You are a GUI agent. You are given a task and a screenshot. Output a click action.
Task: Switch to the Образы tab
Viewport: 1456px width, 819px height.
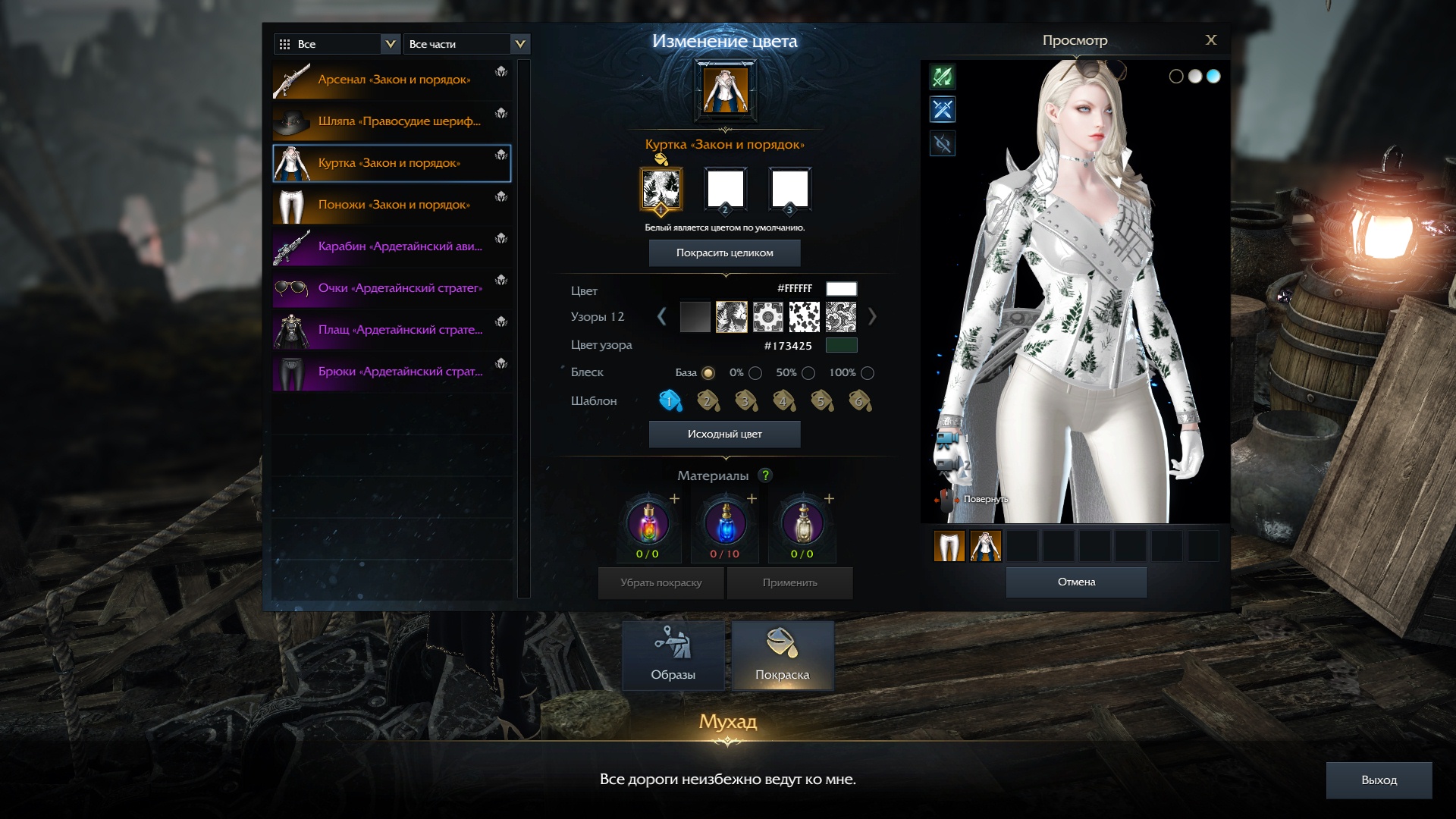(673, 656)
